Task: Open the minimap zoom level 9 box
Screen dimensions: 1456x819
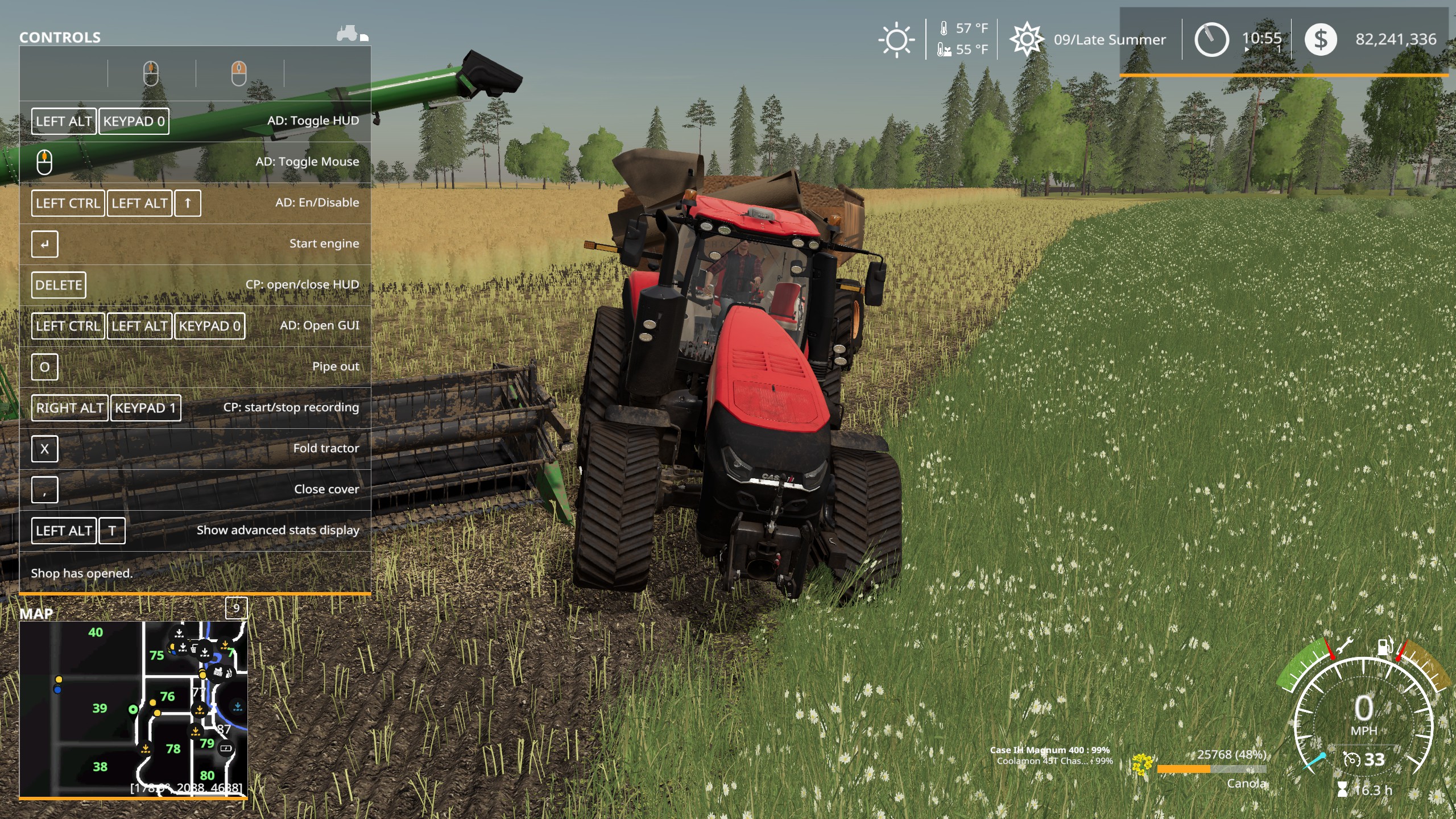Action: 237,609
